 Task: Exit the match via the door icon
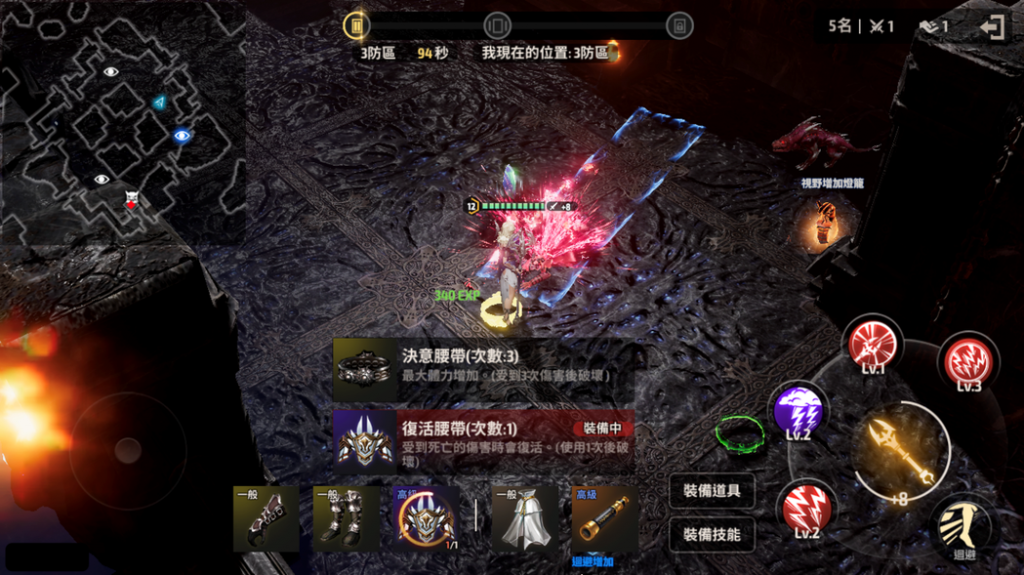click(992, 27)
